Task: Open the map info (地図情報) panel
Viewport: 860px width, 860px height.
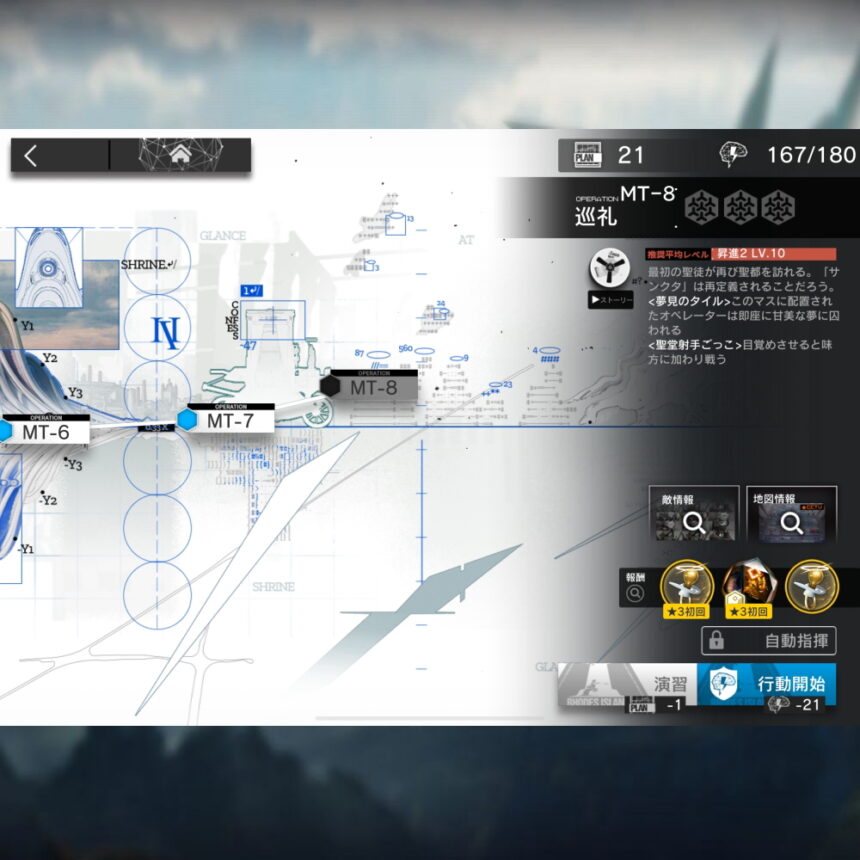Action: click(791, 514)
